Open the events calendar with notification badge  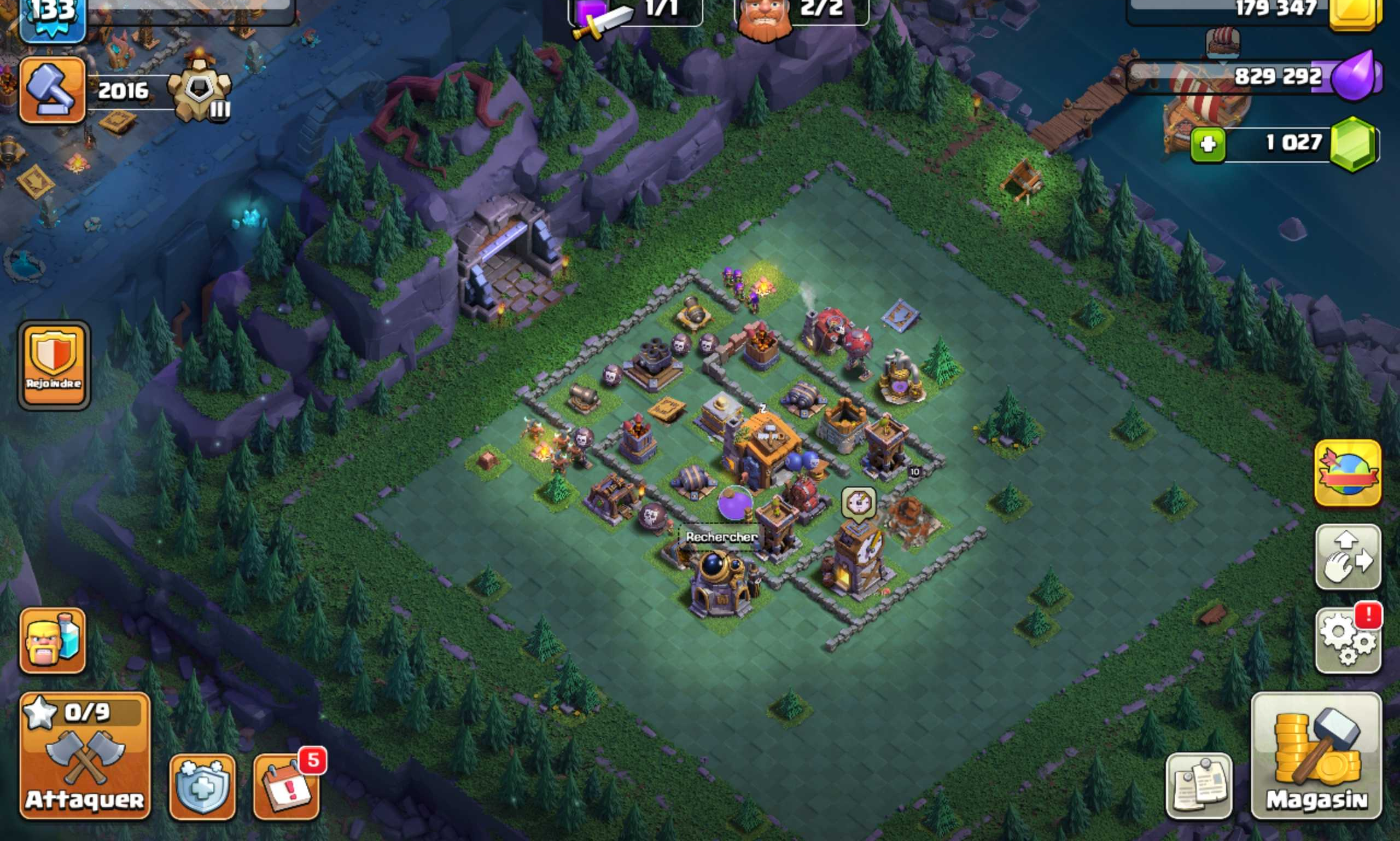tap(286, 787)
